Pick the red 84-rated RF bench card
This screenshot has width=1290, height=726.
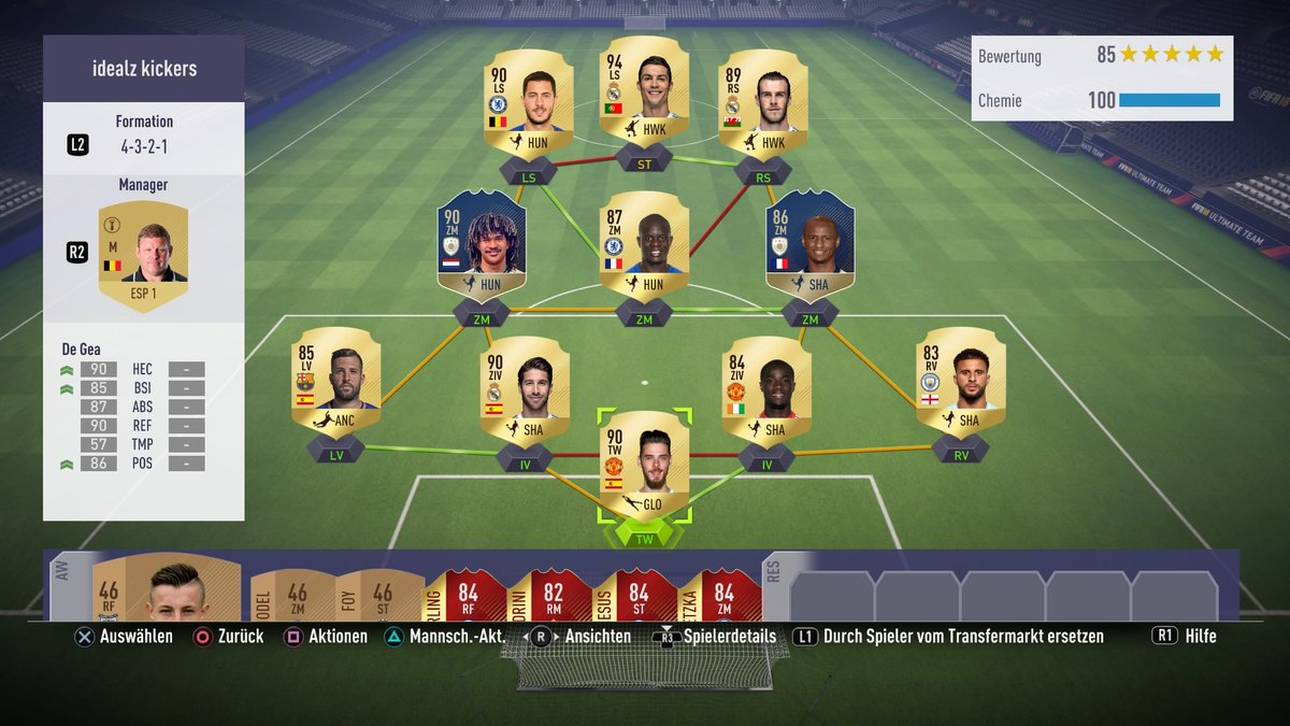pyautogui.click(x=467, y=597)
